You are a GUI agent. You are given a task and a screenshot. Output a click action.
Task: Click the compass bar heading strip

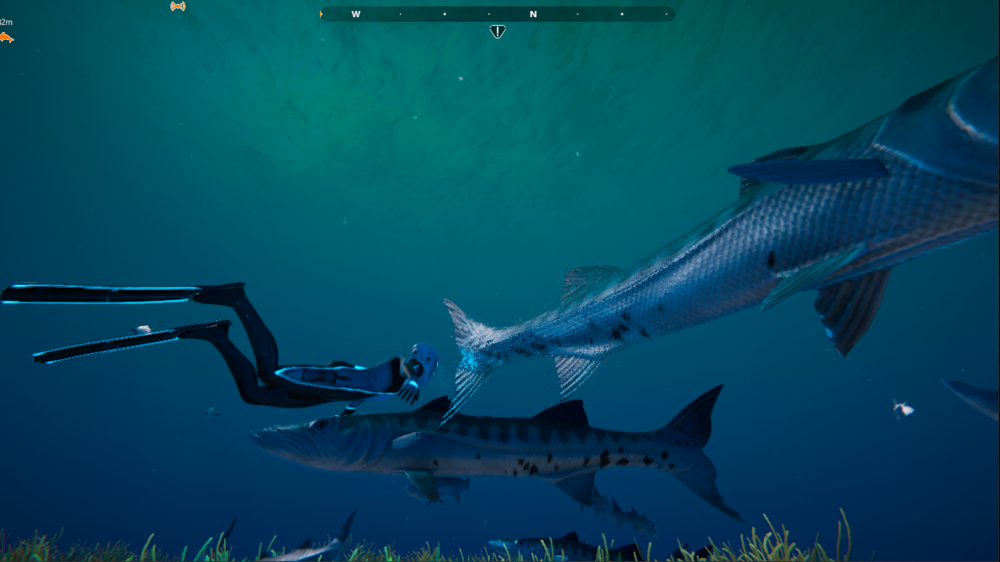pos(497,14)
